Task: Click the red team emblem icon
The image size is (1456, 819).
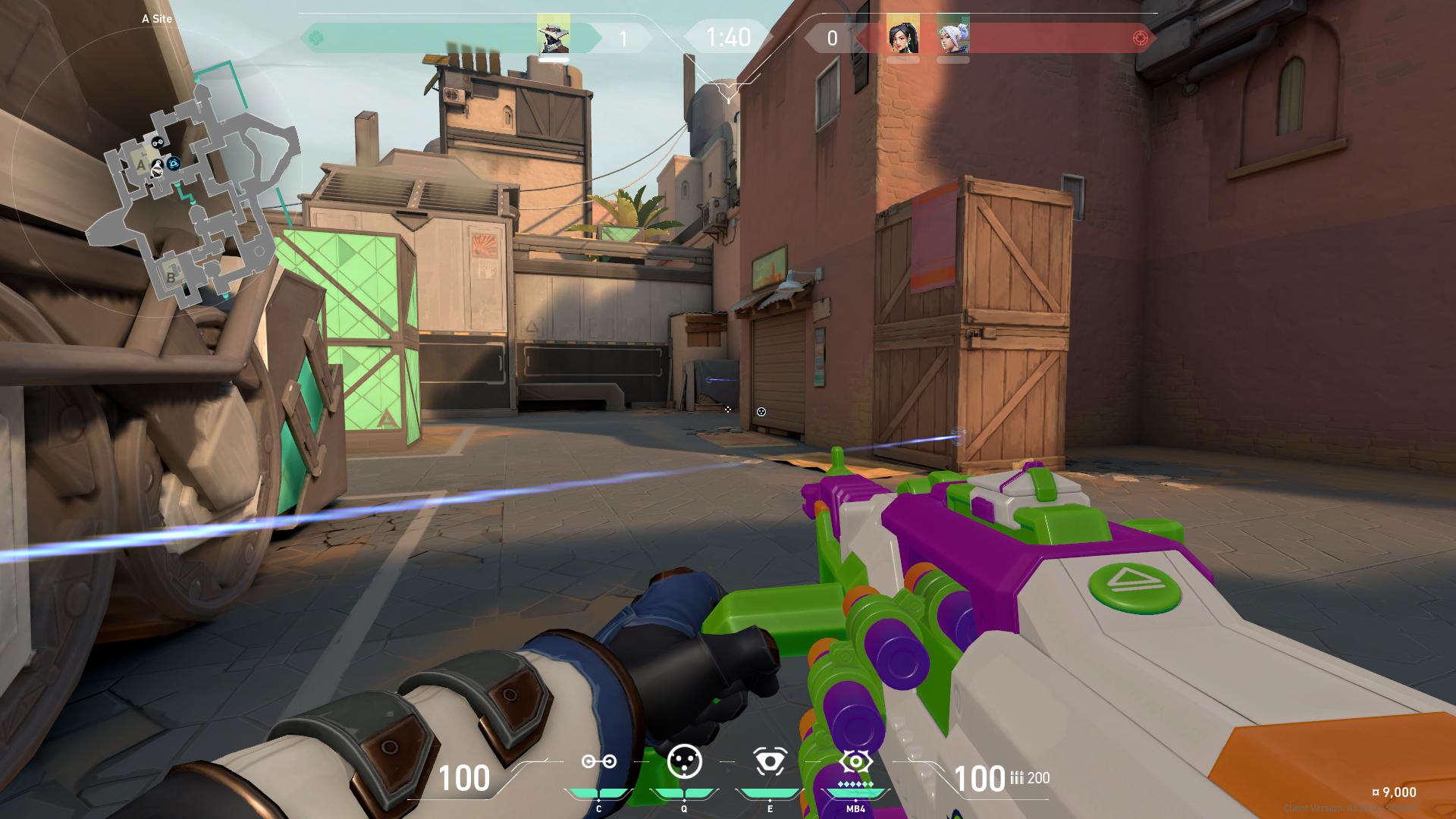Action: coord(1140,38)
